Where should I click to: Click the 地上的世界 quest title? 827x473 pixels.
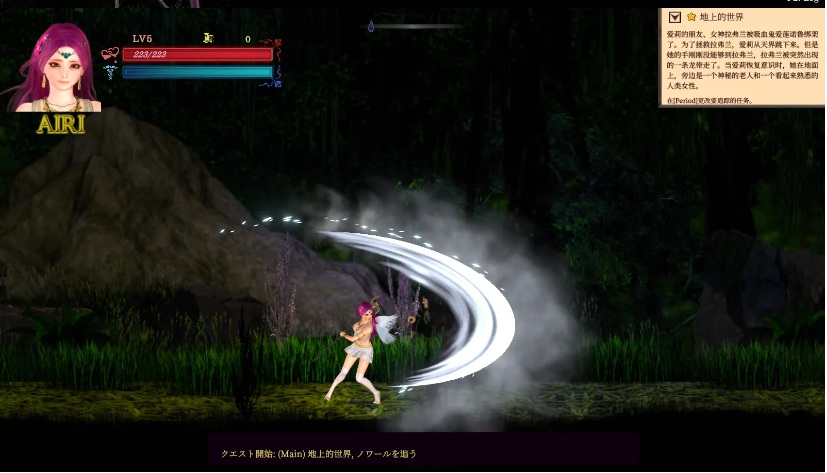(x=720, y=17)
